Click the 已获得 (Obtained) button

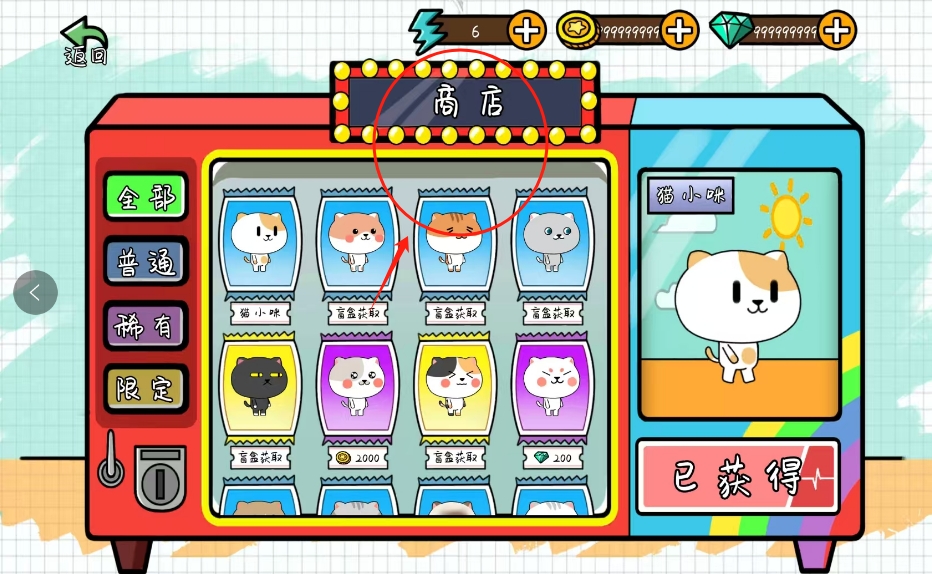[x=737, y=476]
